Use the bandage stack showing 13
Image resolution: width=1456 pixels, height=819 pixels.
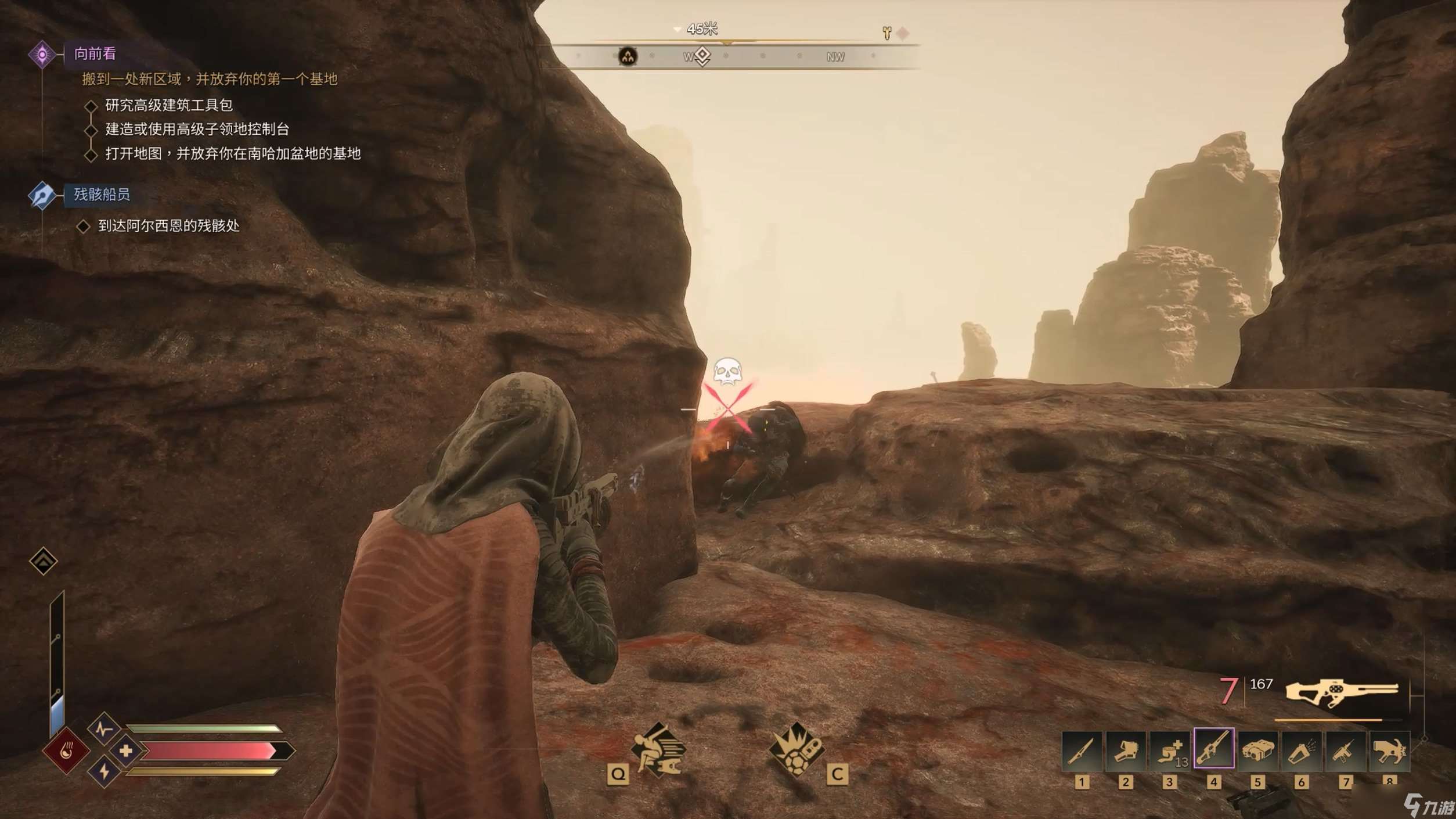click(x=1169, y=750)
